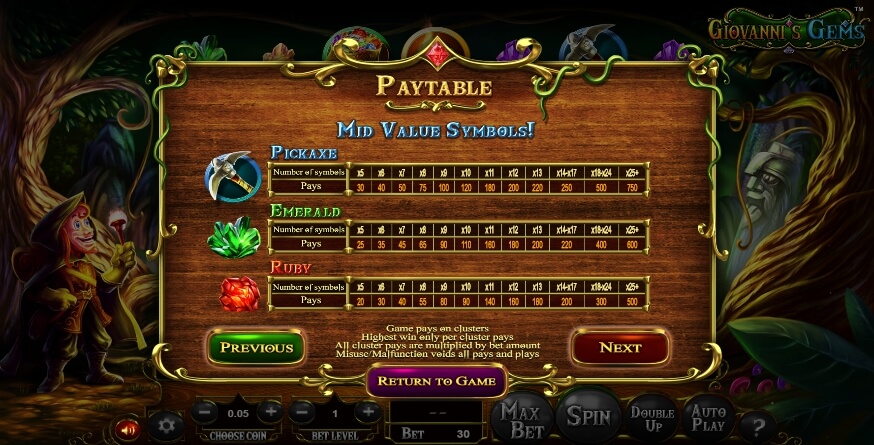Screen dimensions: 874x445
Task: Click Return to Game
Action: coord(437,381)
